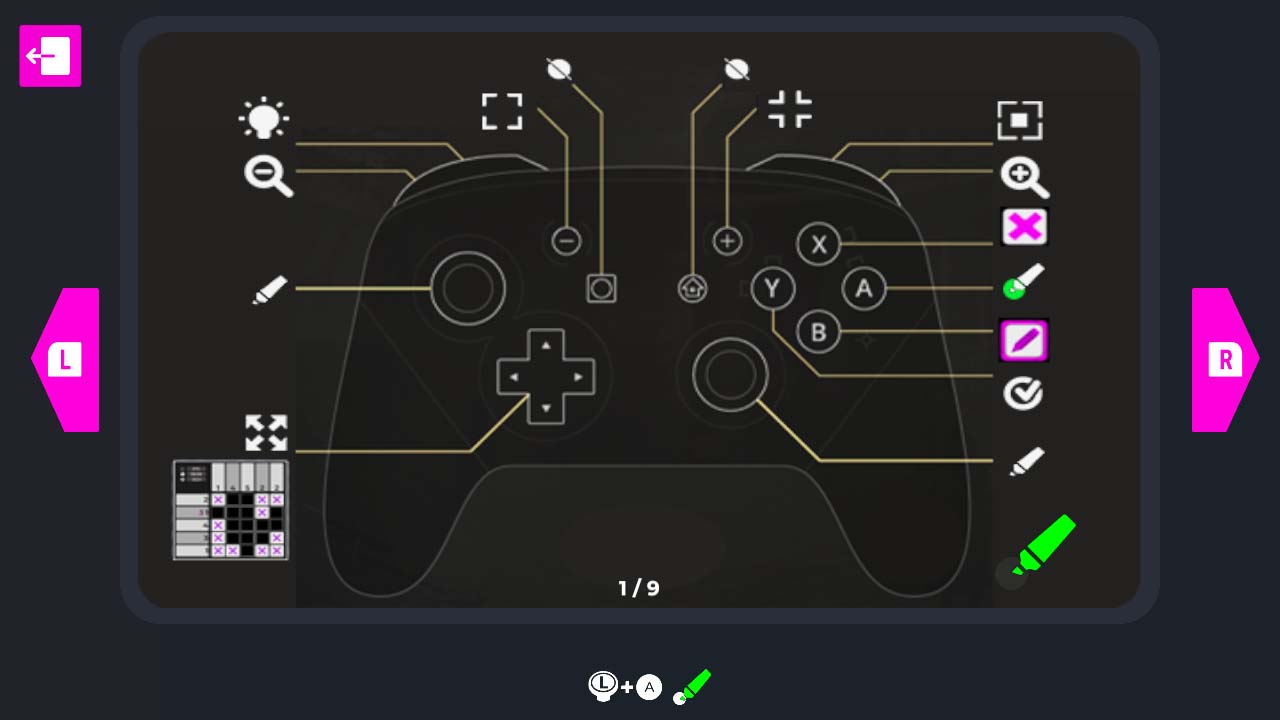The width and height of the screenshot is (1280, 720).
Task: Click the fullscreen expand arrows icon
Action: pyautogui.click(x=266, y=432)
